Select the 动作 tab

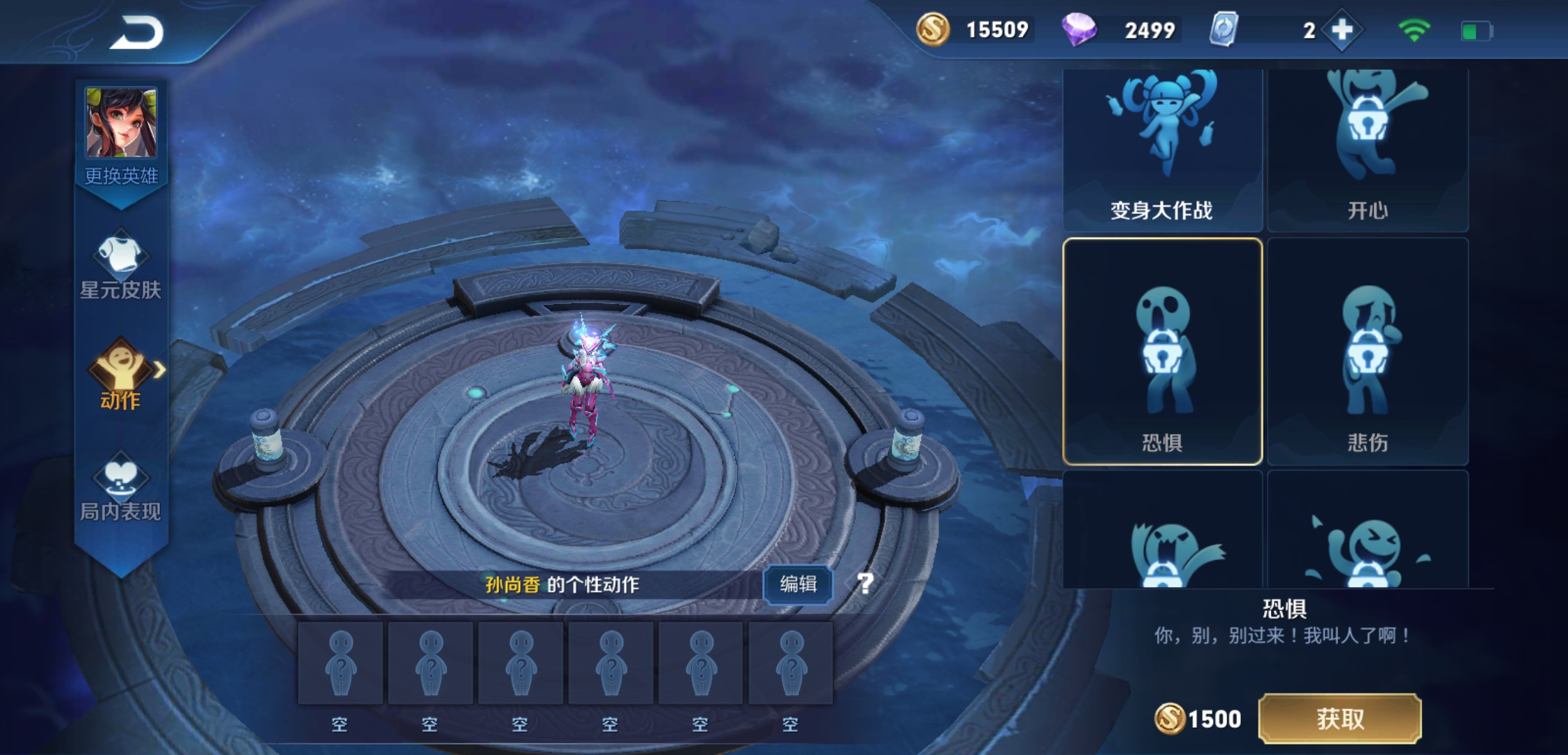[121, 374]
